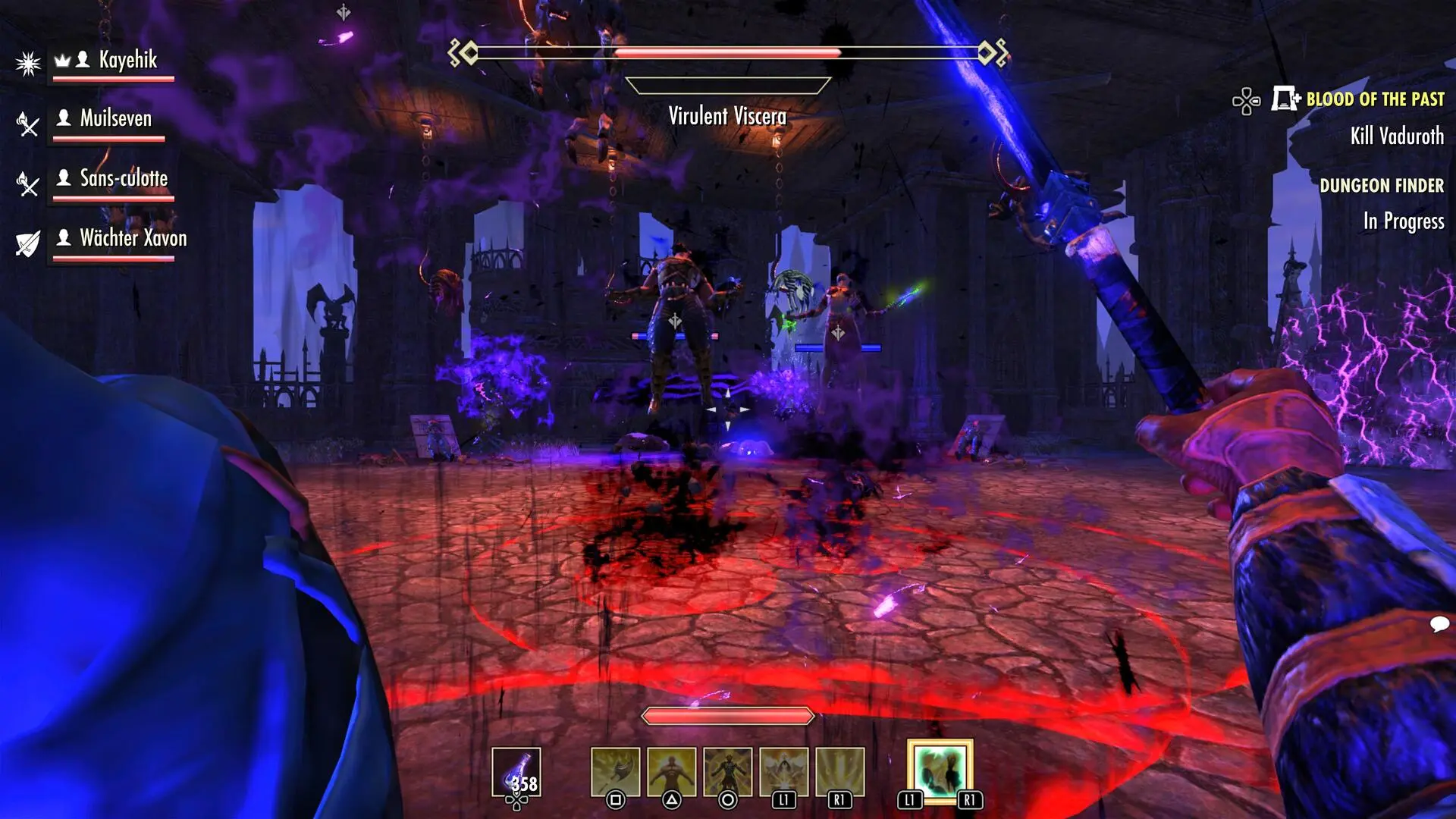This screenshot has height=819, width=1456.
Task: Open the chat speech bubble icon
Action: click(1439, 624)
